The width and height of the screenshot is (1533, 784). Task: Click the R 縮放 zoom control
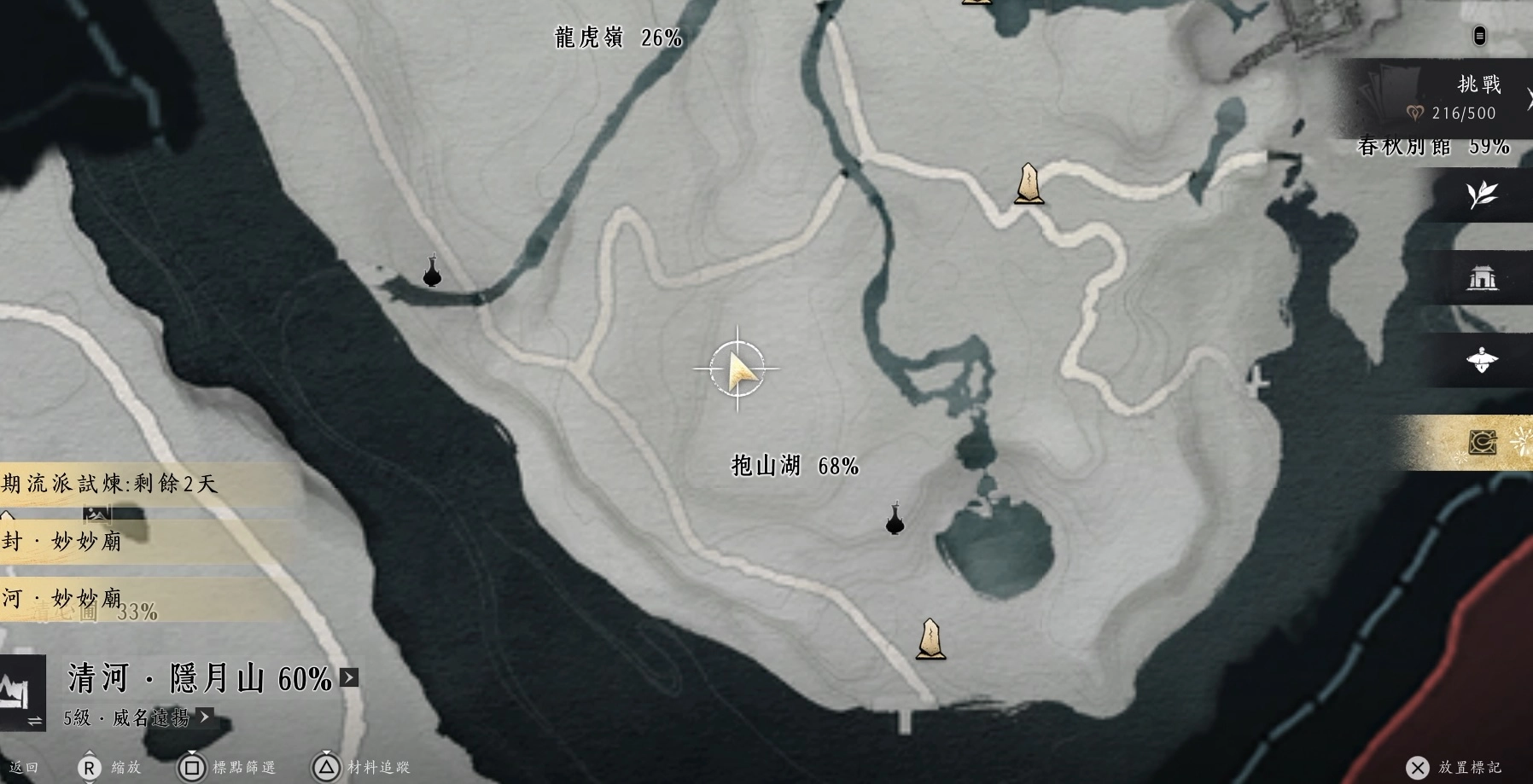click(x=90, y=767)
